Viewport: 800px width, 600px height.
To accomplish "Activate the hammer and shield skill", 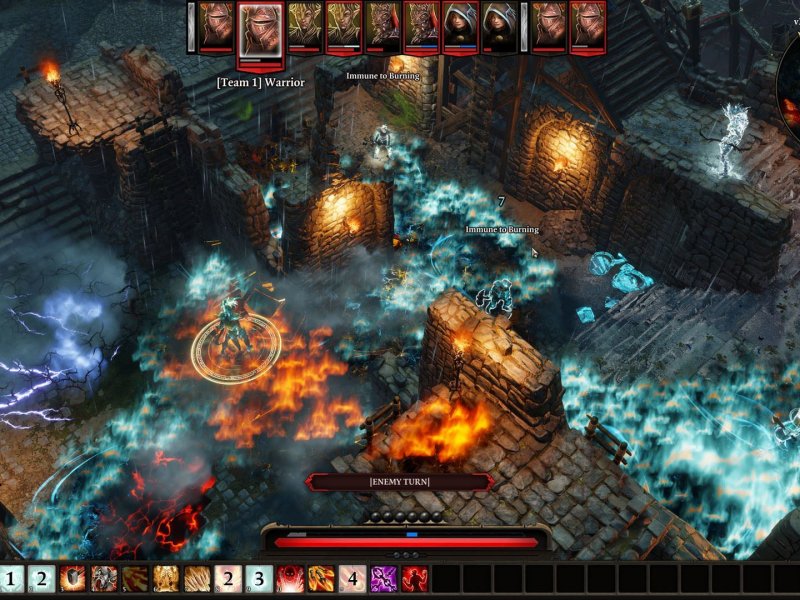I will click(73, 579).
